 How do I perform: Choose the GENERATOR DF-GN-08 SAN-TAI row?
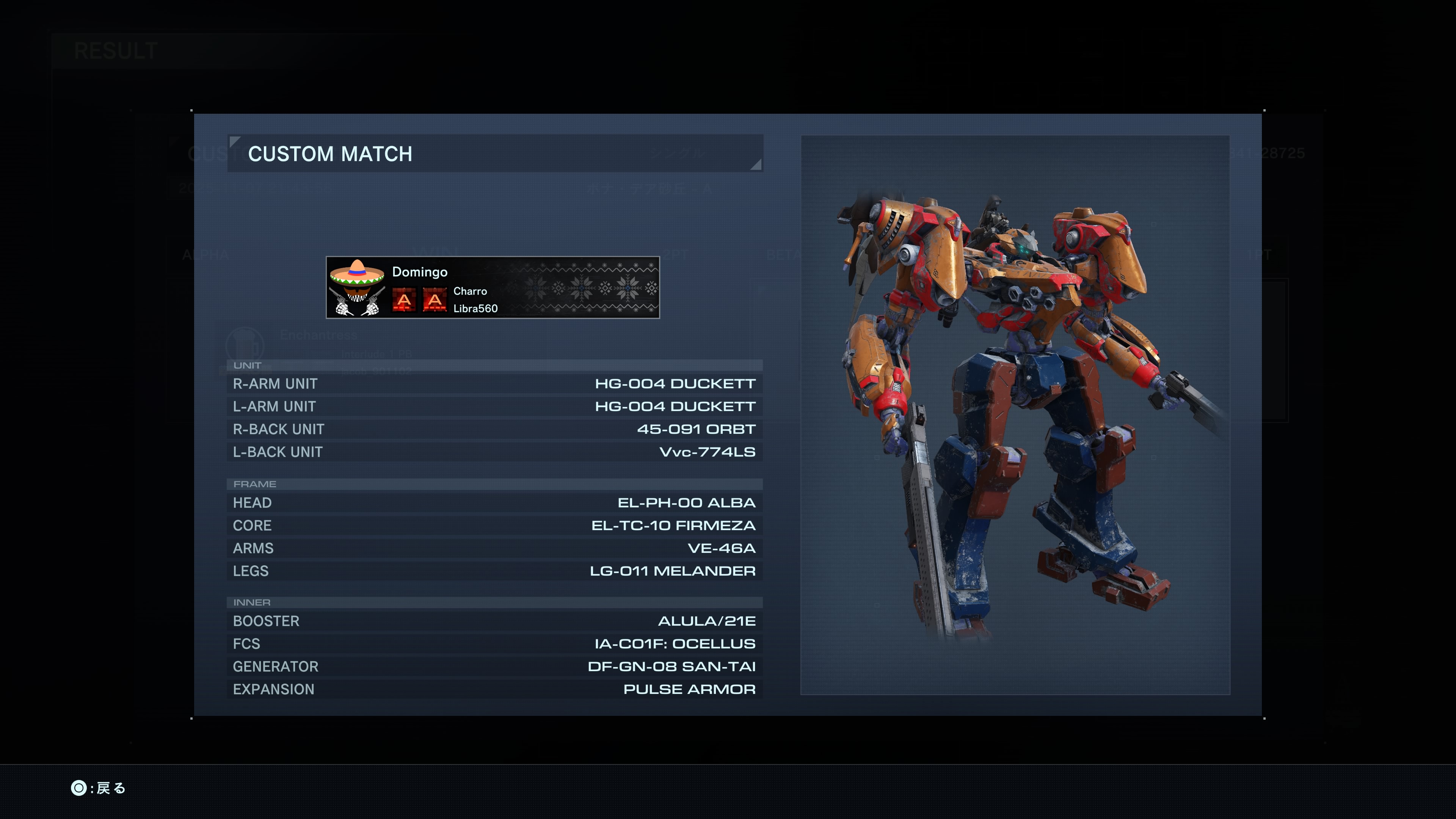point(494,667)
